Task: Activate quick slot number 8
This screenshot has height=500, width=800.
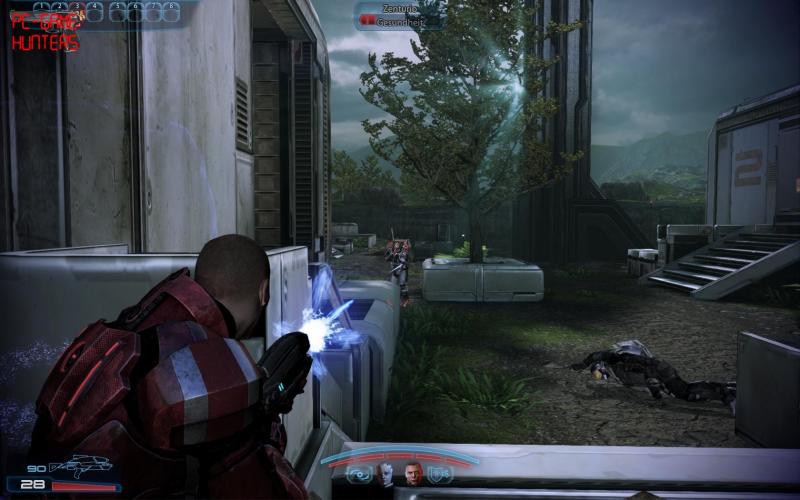Action: click(x=170, y=11)
